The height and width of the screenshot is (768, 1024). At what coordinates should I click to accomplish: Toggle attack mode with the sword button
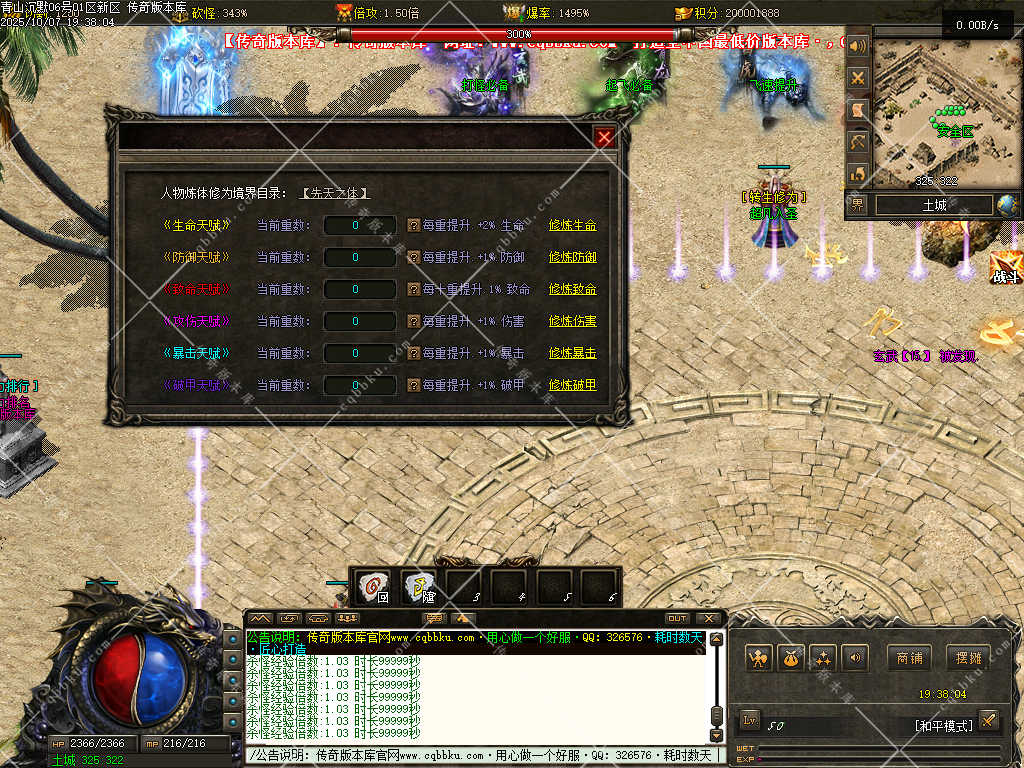(x=988, y=719)
